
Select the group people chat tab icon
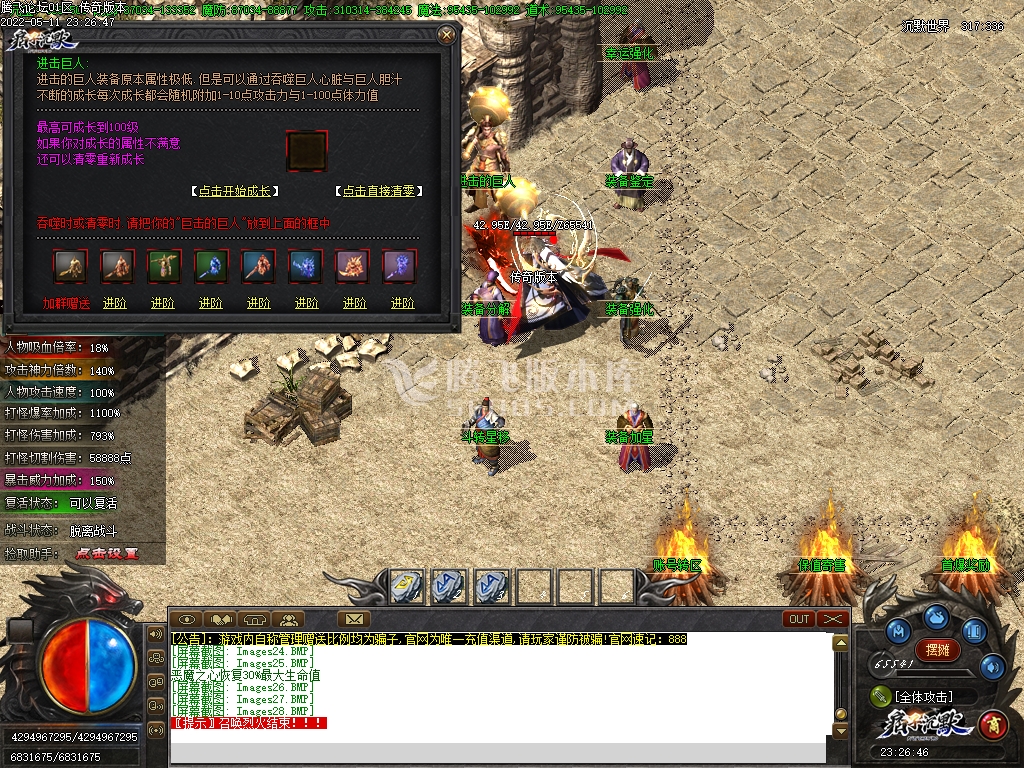(x=288, y=619)
